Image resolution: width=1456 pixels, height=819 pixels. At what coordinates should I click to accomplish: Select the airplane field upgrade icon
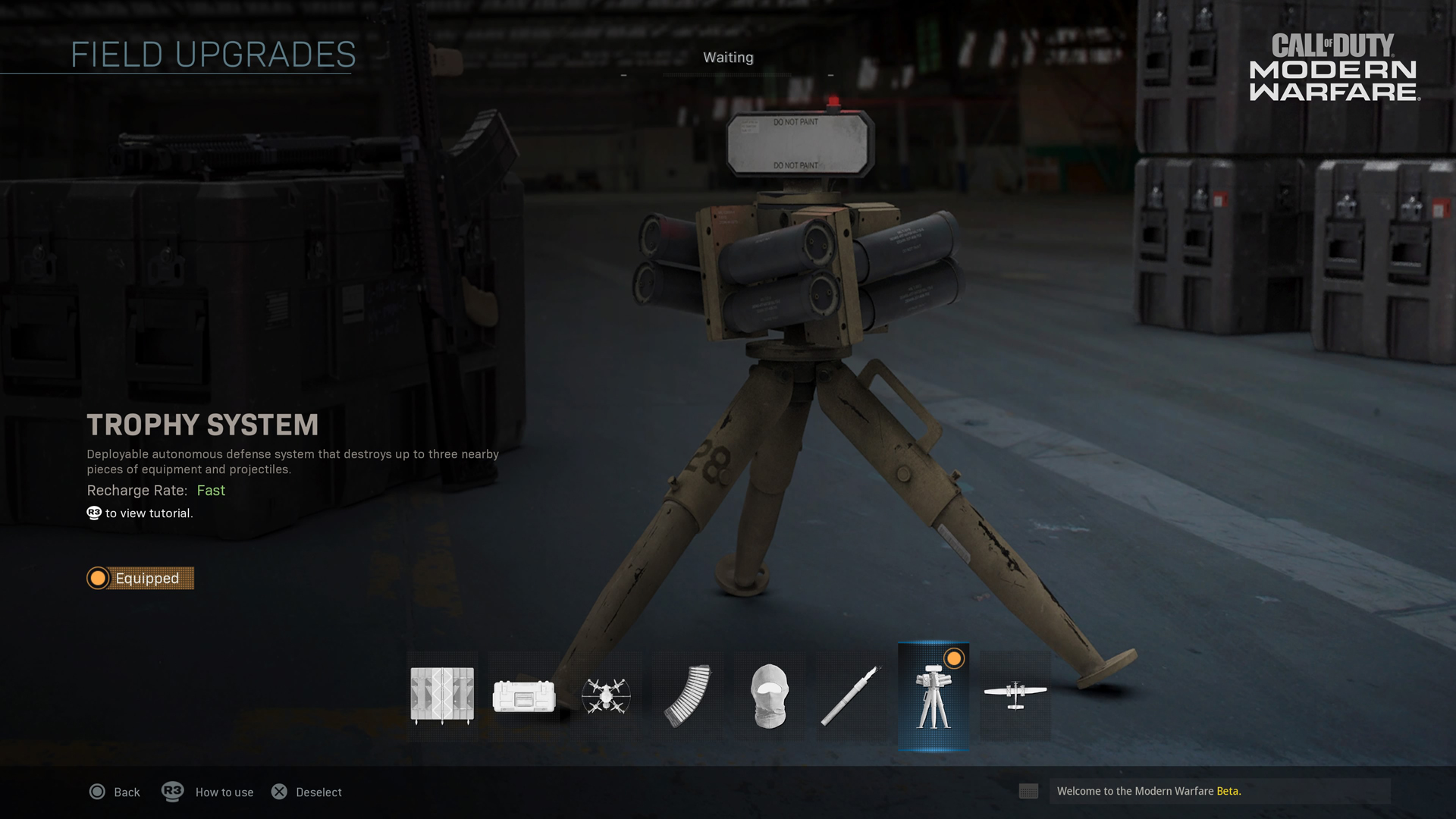tap(1015, 695)
